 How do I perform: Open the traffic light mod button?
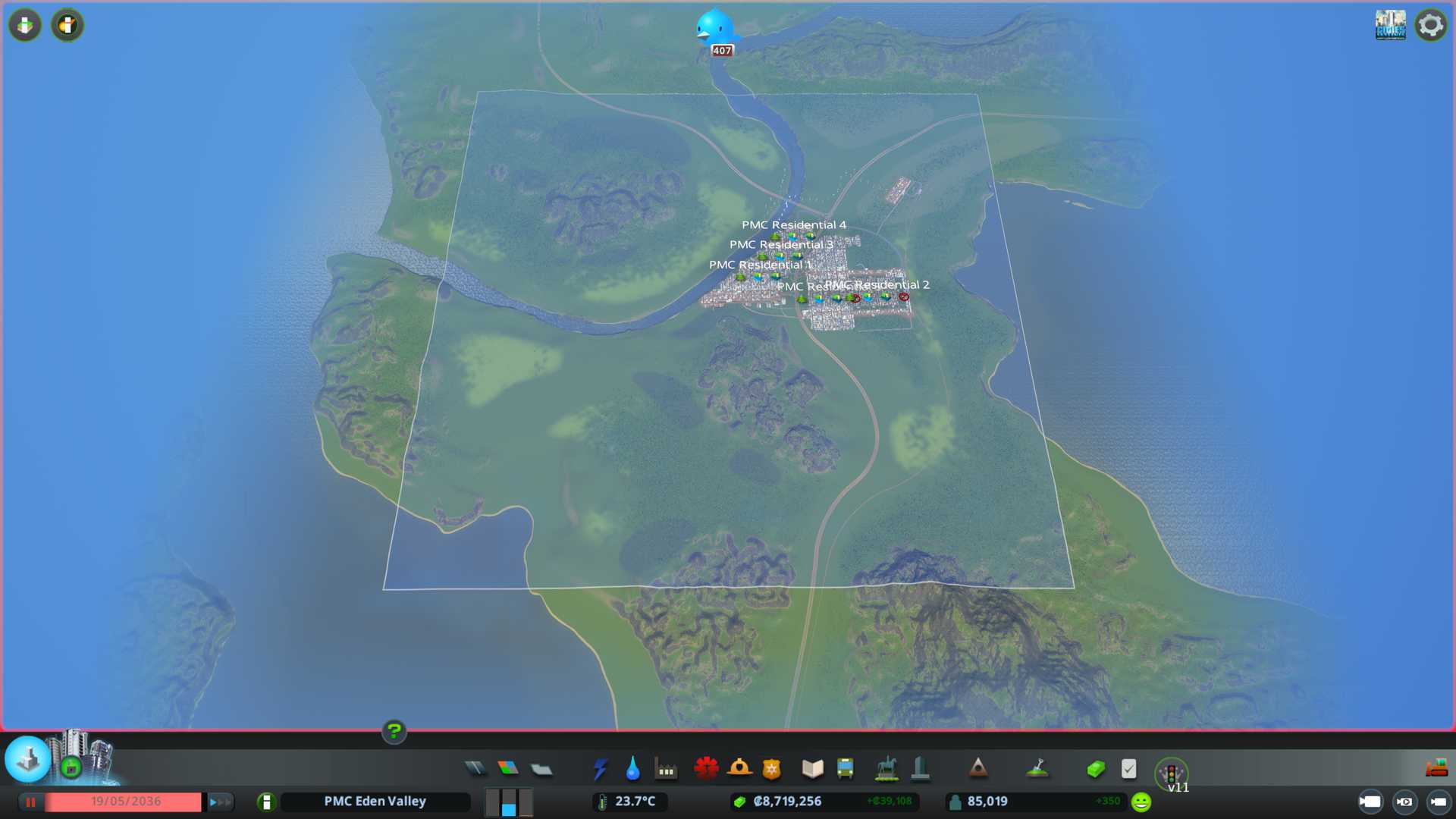1172,773
